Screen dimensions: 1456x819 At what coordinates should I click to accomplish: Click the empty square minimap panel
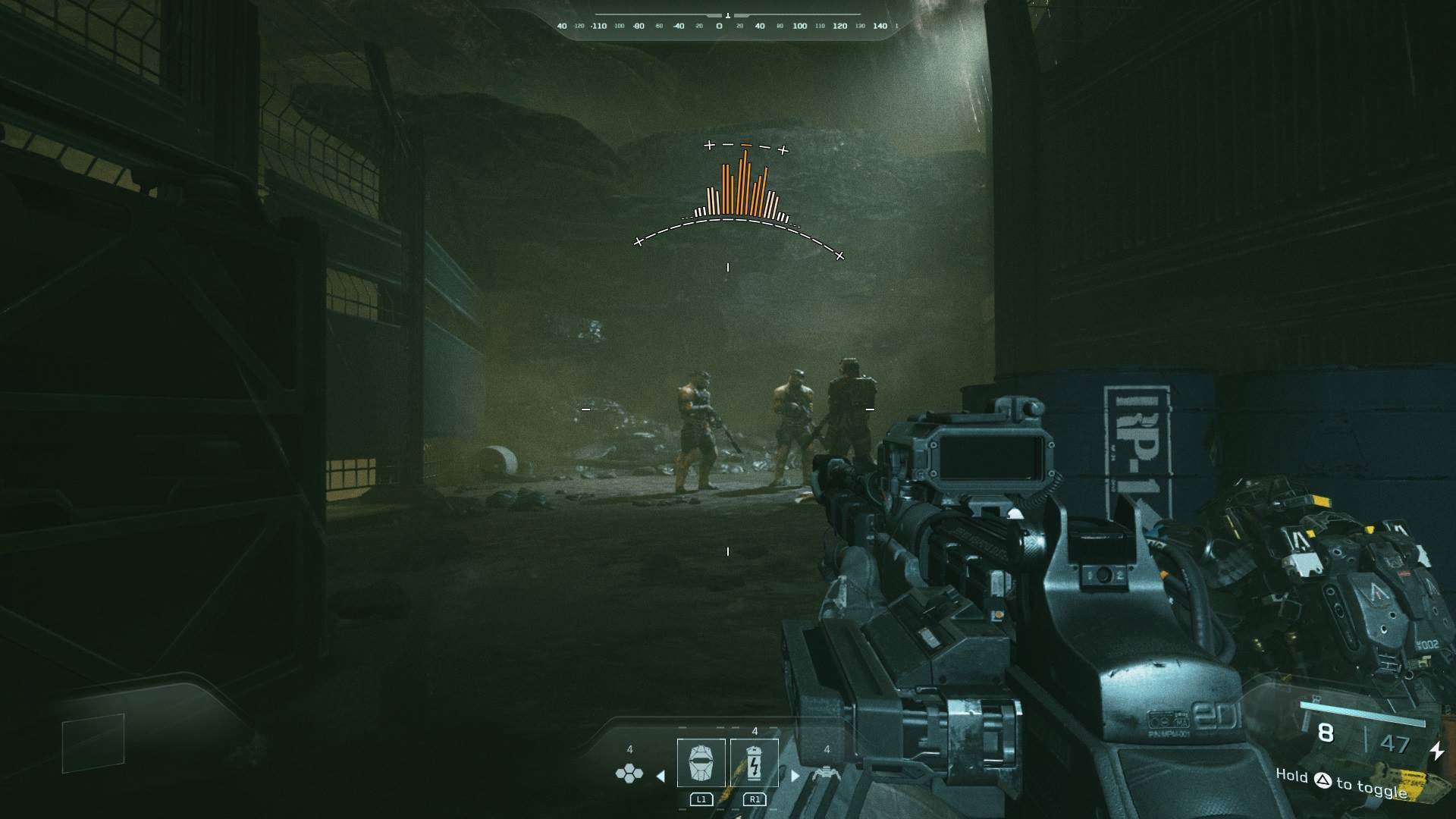pyautogui.click(x=93, y=742)
